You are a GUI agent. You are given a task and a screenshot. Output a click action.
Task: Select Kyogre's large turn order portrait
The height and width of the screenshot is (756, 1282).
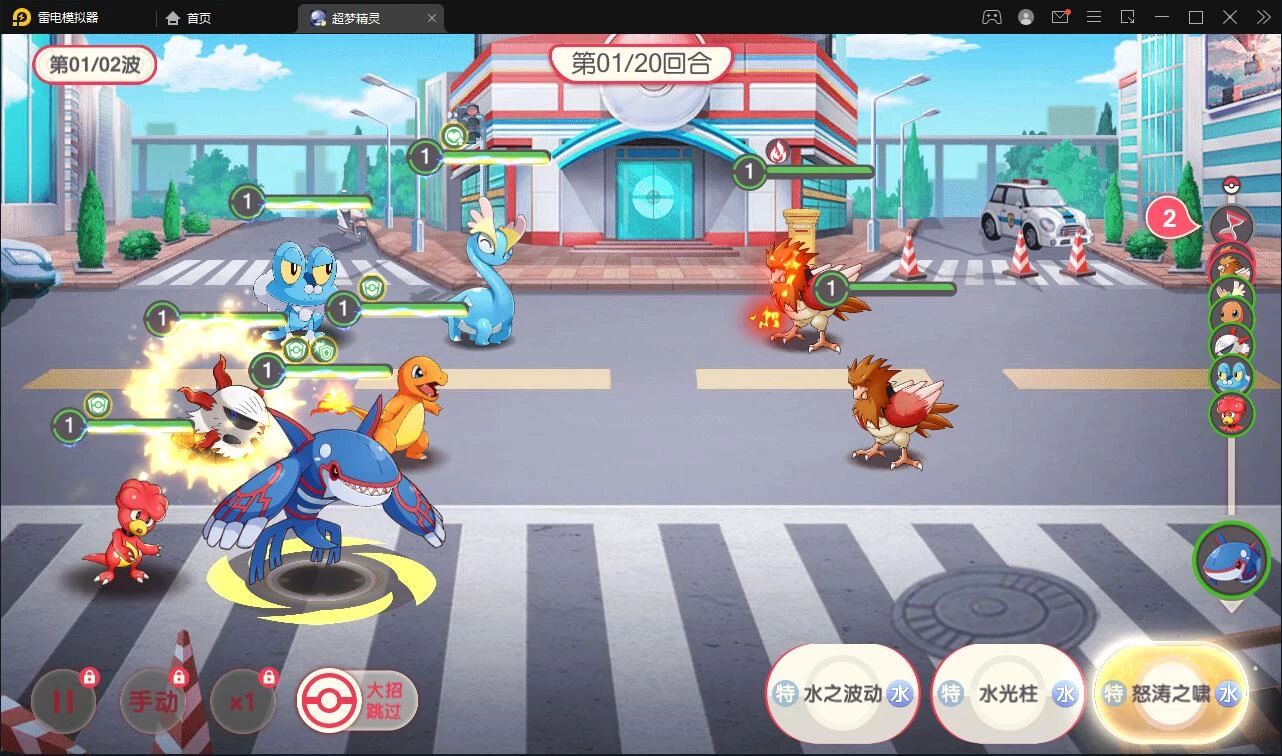click(1230, 559)
